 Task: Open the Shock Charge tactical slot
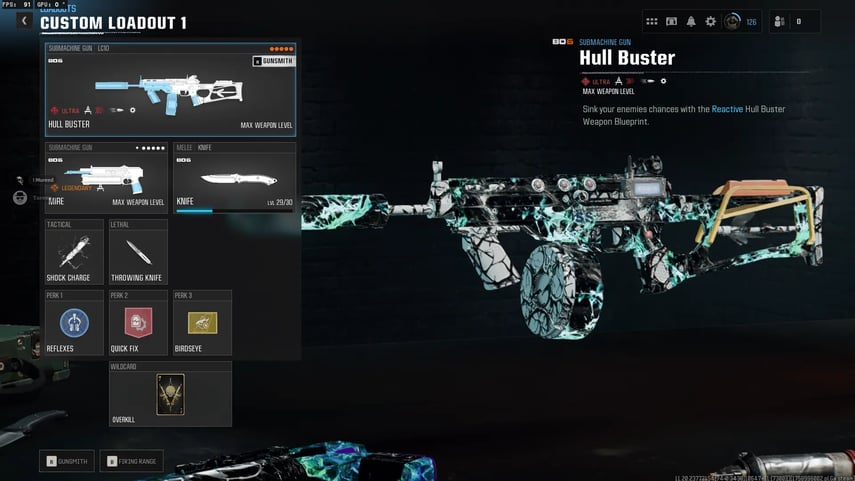[74, 252]
